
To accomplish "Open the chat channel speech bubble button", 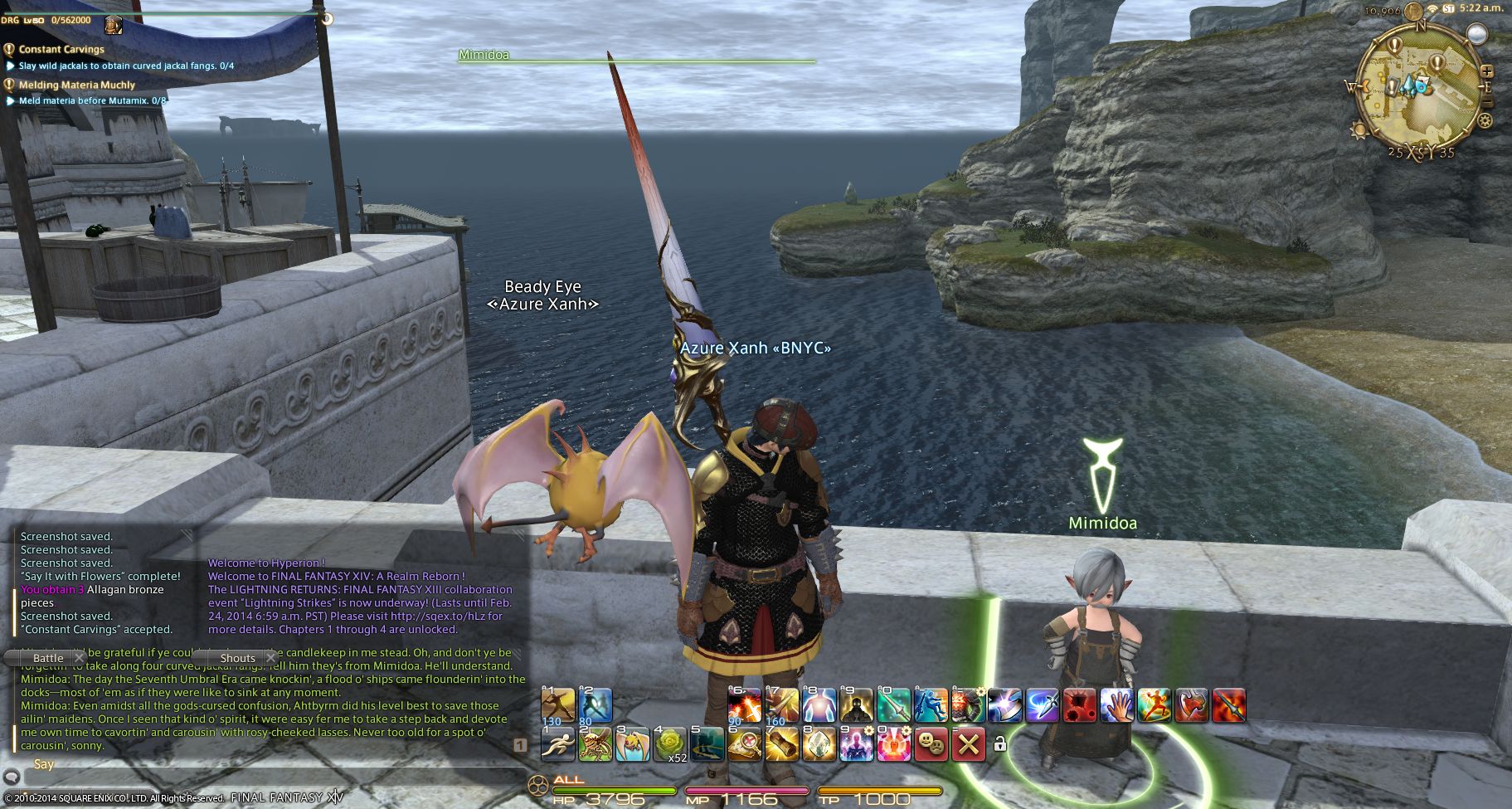I will [x=12, y=777].
